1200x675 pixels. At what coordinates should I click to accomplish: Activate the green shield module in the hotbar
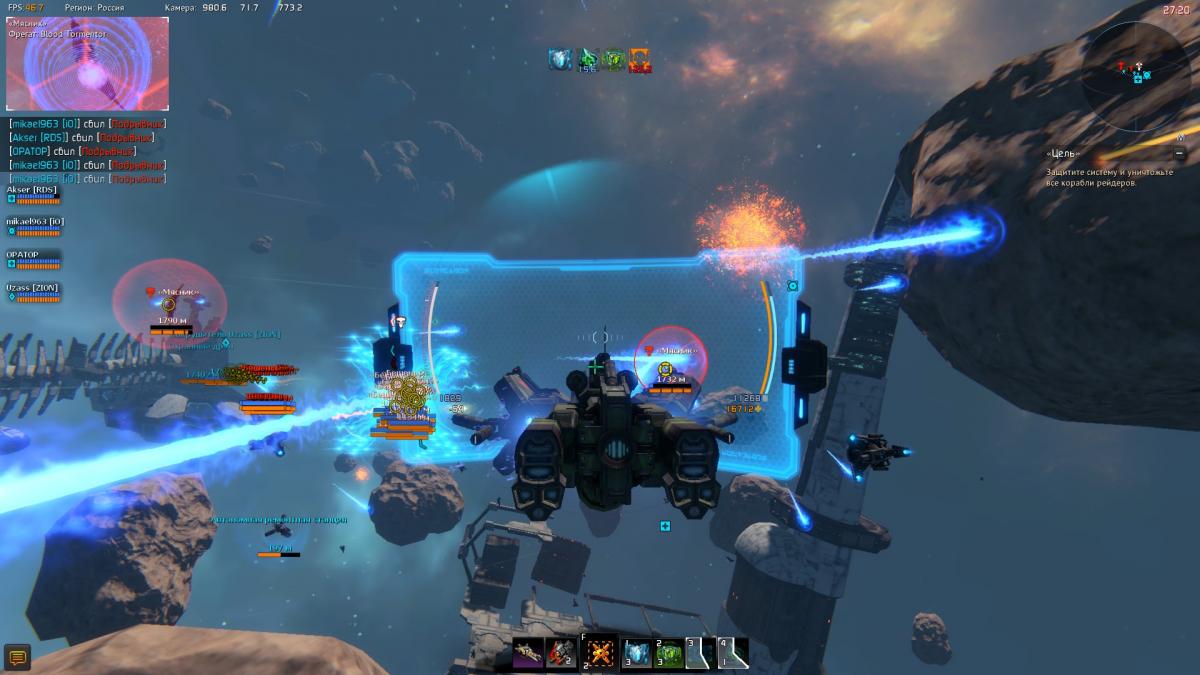click(x=669, y=653)
